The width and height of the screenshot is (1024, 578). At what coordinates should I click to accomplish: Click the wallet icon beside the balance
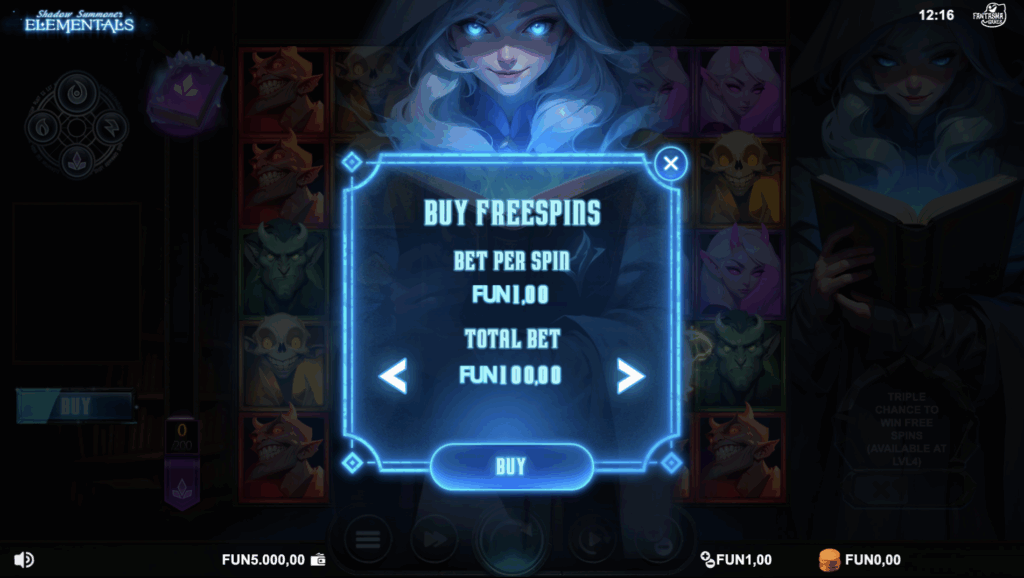pos(319,560)
